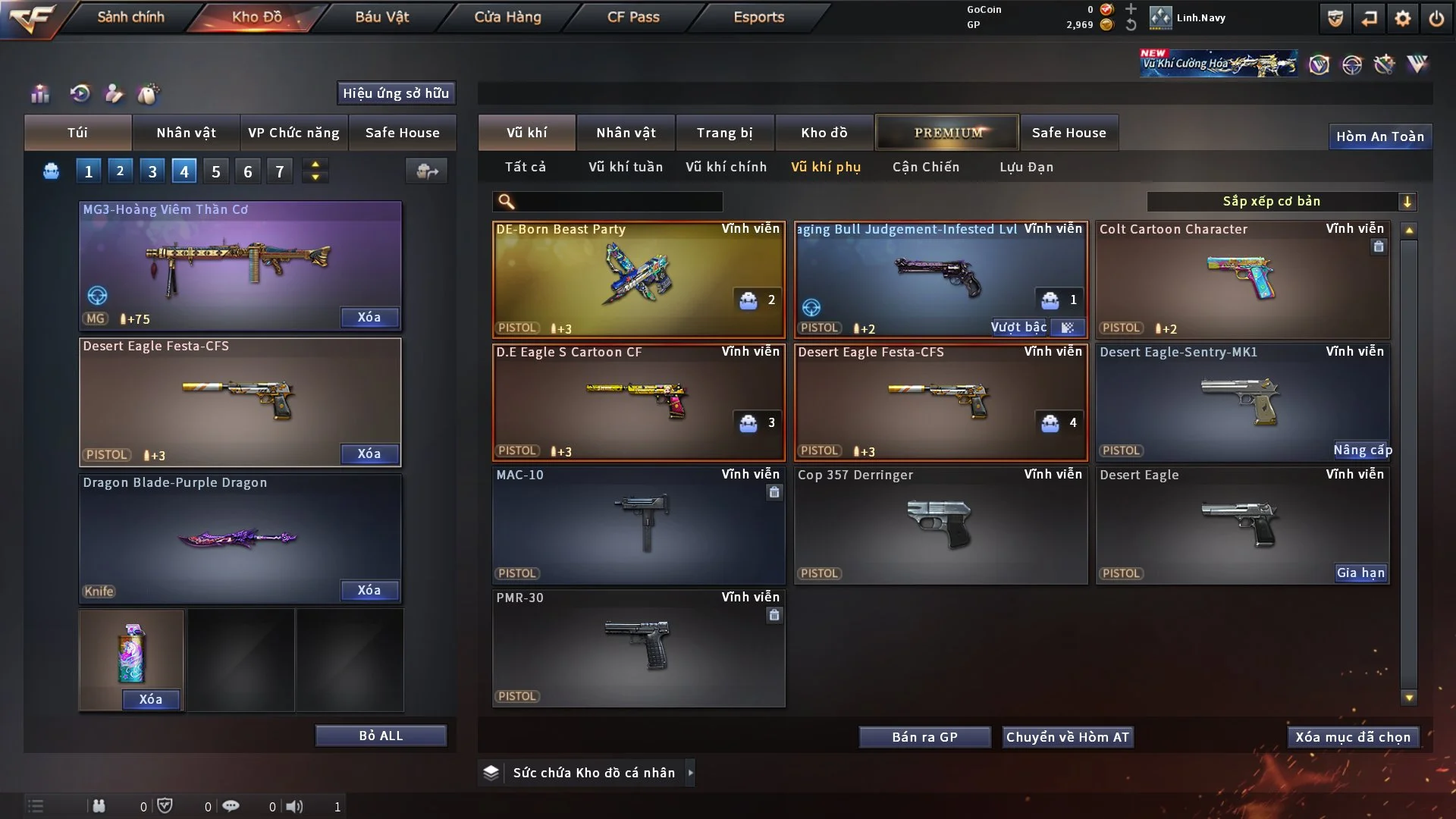The image size is (1456, 819).
Task: Click the Bán ra GP button
Action: [924, 737]
